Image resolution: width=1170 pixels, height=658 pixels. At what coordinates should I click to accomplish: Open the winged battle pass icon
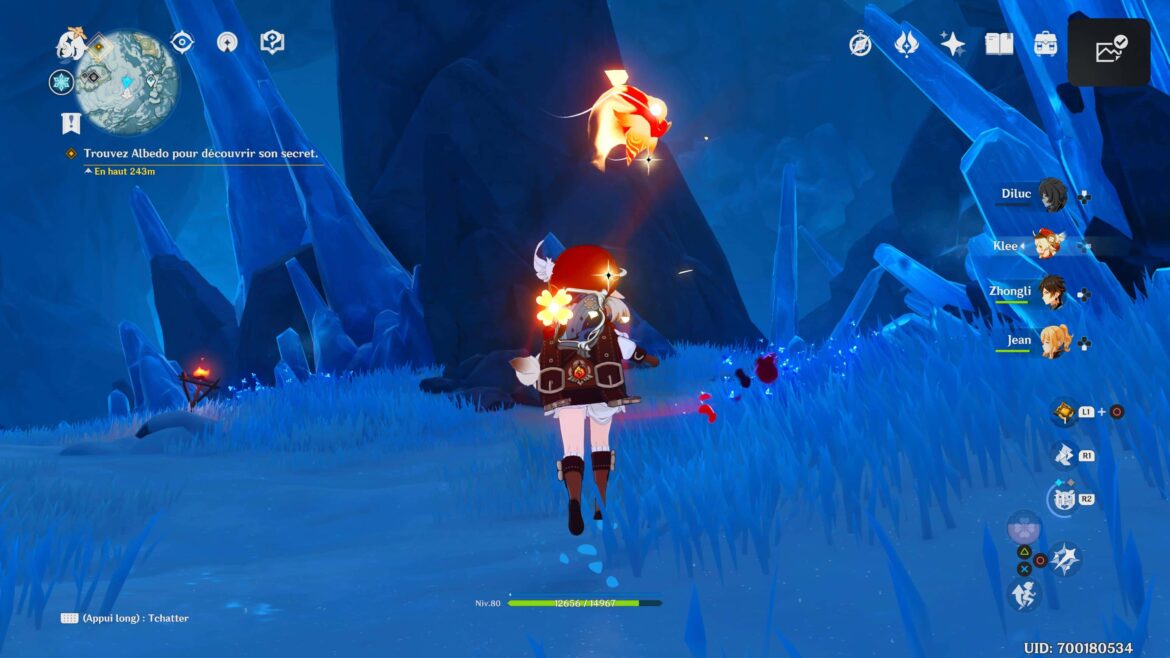906,44
